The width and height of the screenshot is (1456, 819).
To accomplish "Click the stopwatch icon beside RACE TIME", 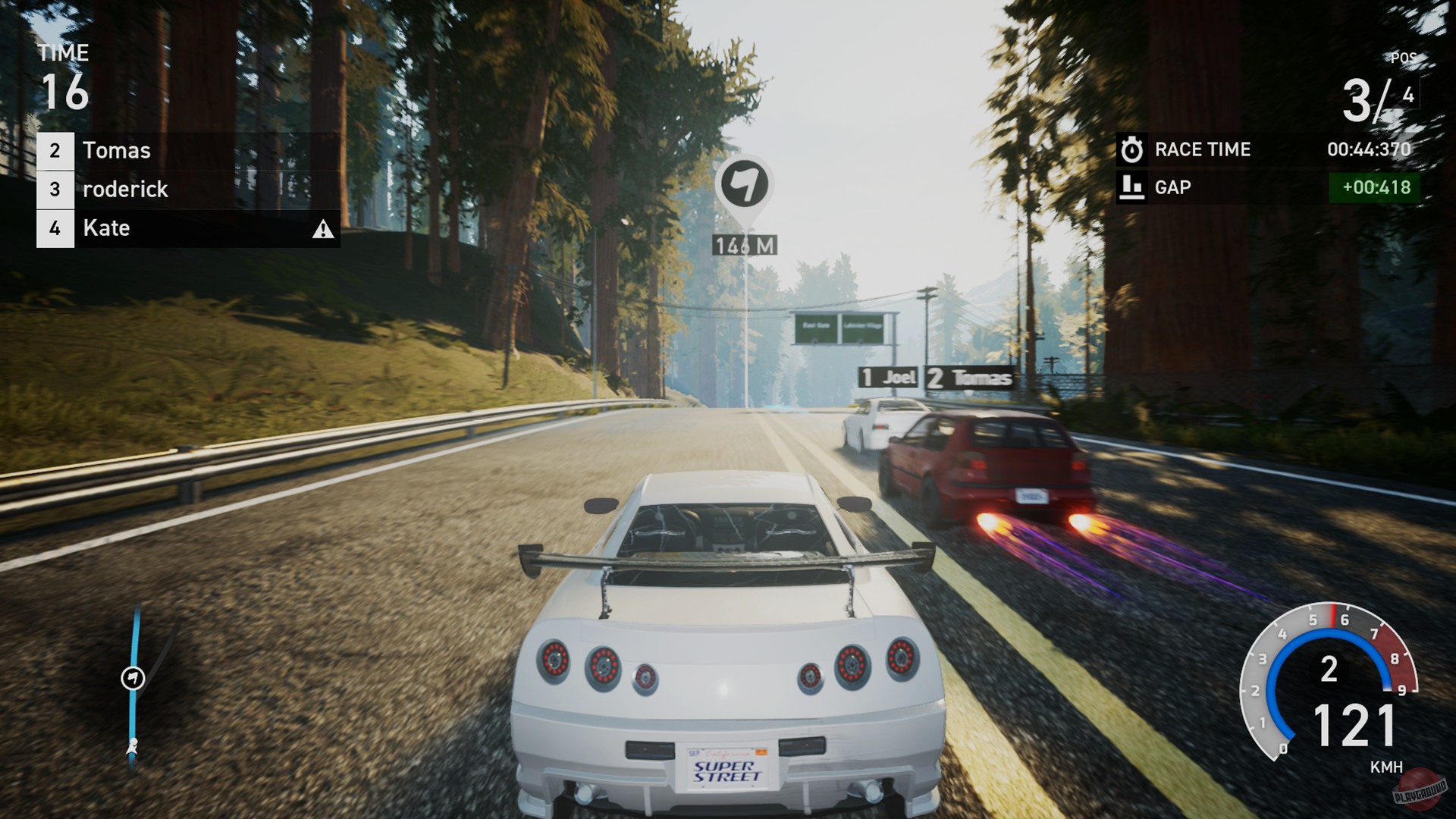I will pyautogui.click(x=1131, y=149).
